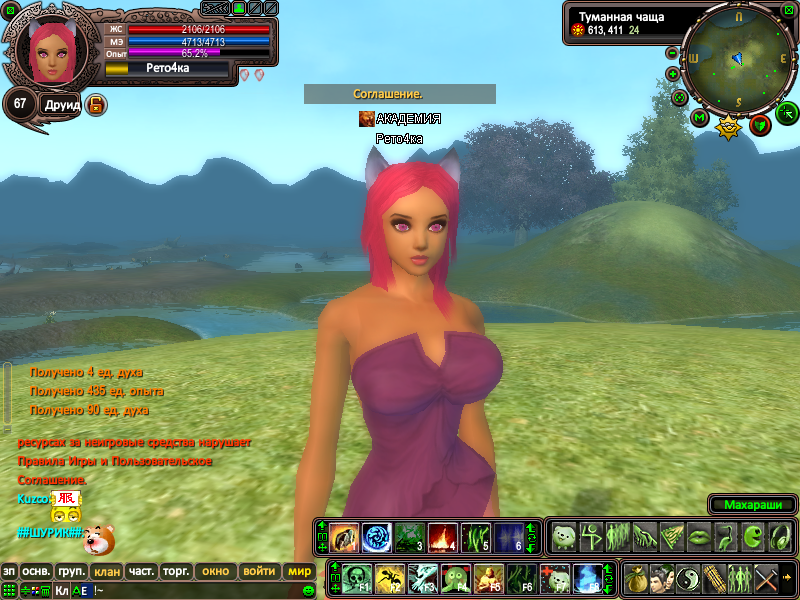This screenshot has width=800, height=600.
Task: Zoom out the minimap with the minus button
Action: 672,53
